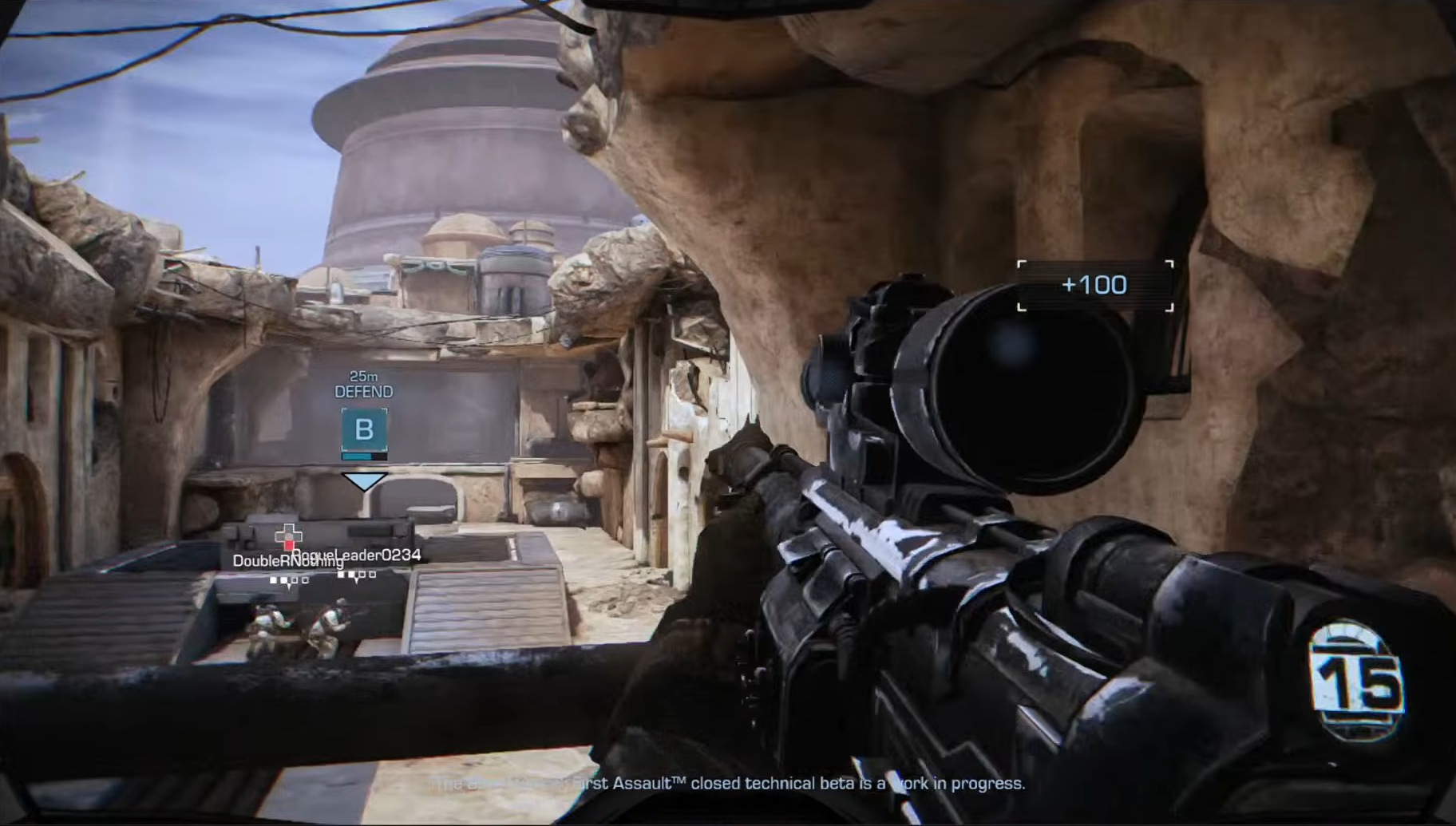Expand the DEFEND objective details
This screenshot has width=1456, height=826.
click(365, 390)
